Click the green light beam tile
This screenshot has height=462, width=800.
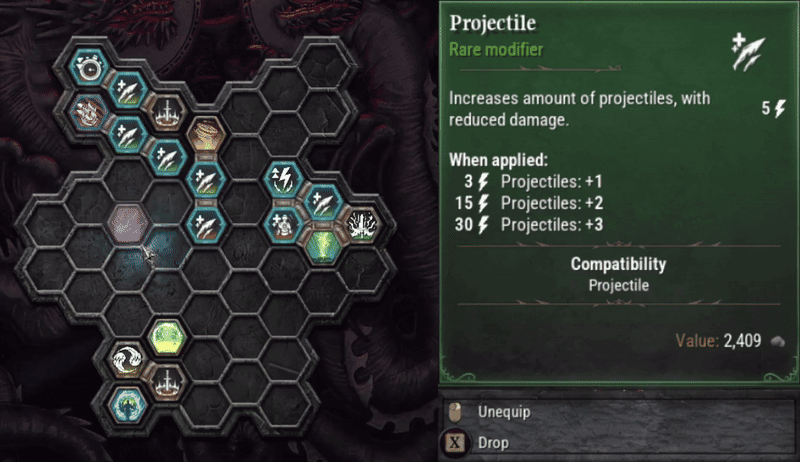322,245
